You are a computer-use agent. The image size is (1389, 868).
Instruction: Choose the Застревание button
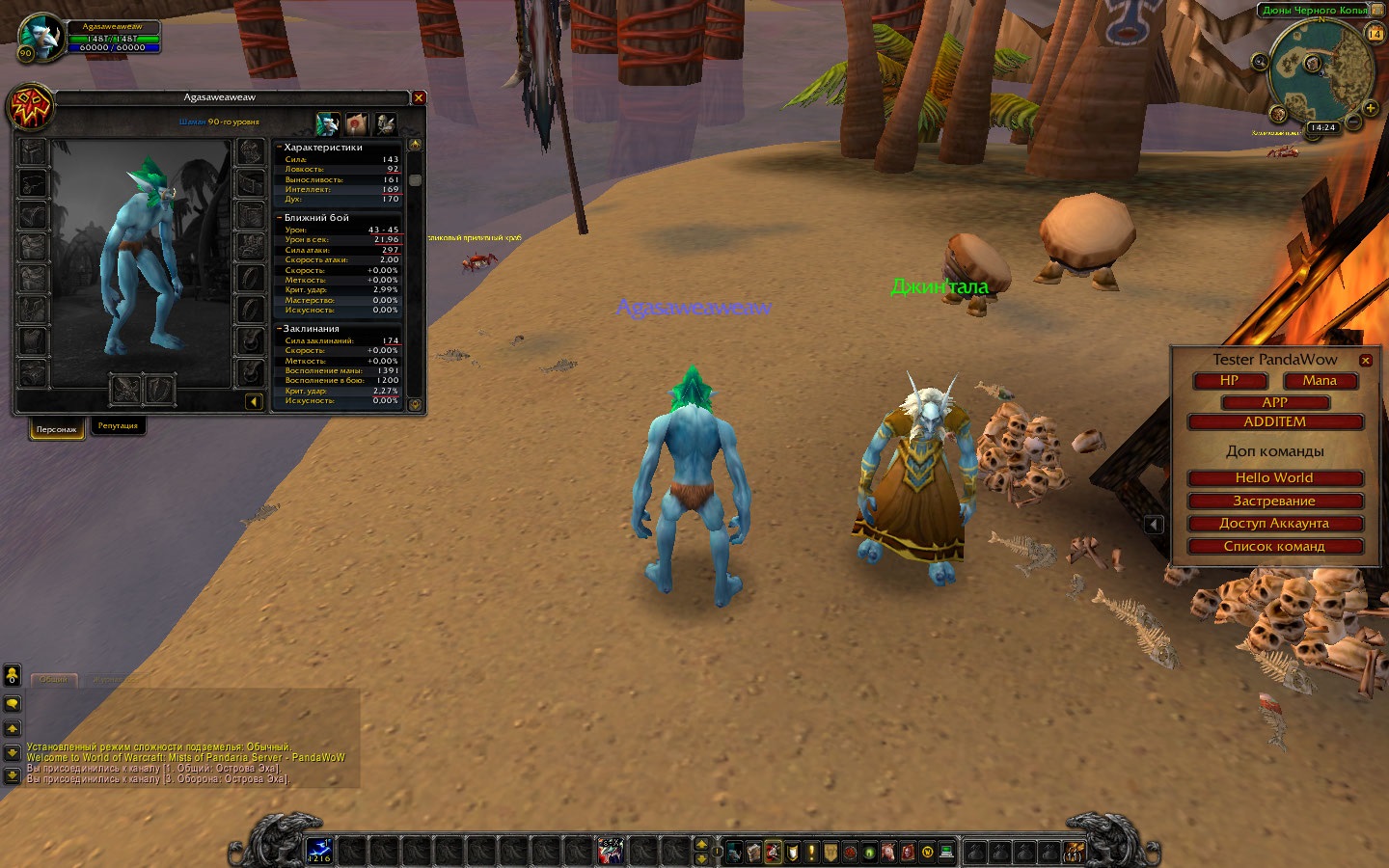(x=1274, y=502)
